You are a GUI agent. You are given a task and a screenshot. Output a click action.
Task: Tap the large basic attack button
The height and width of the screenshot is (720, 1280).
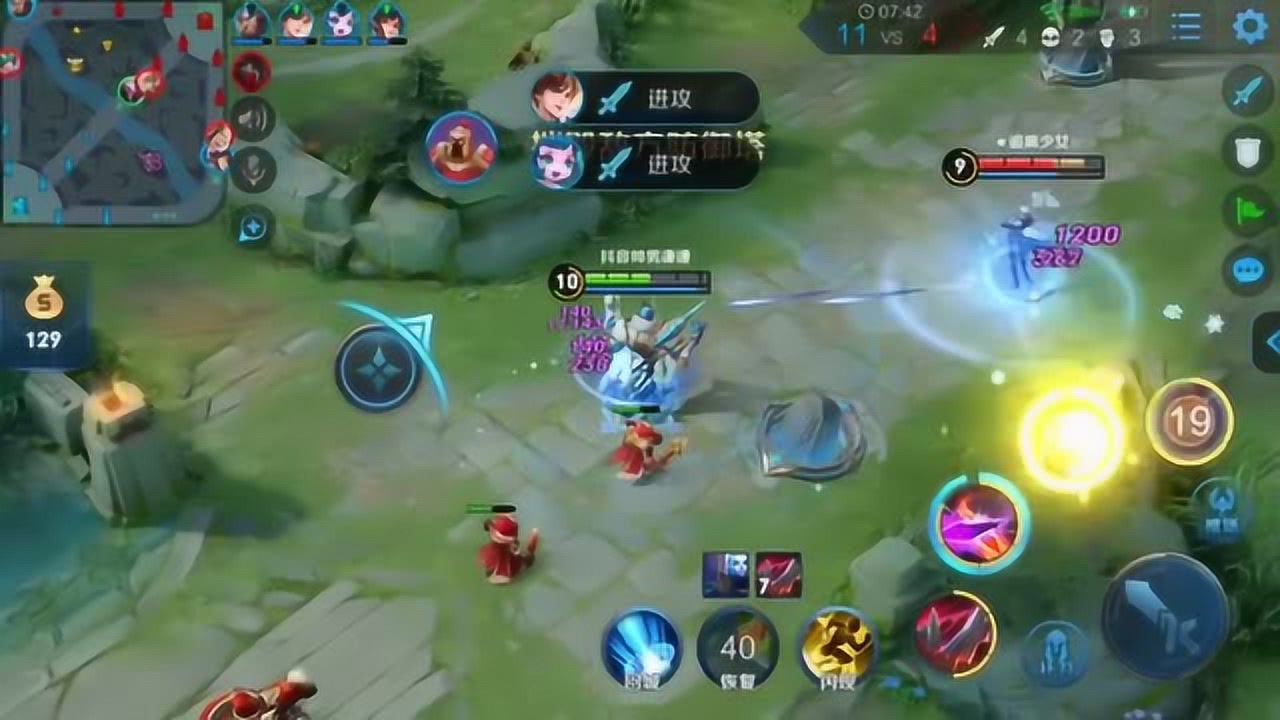1165,614
